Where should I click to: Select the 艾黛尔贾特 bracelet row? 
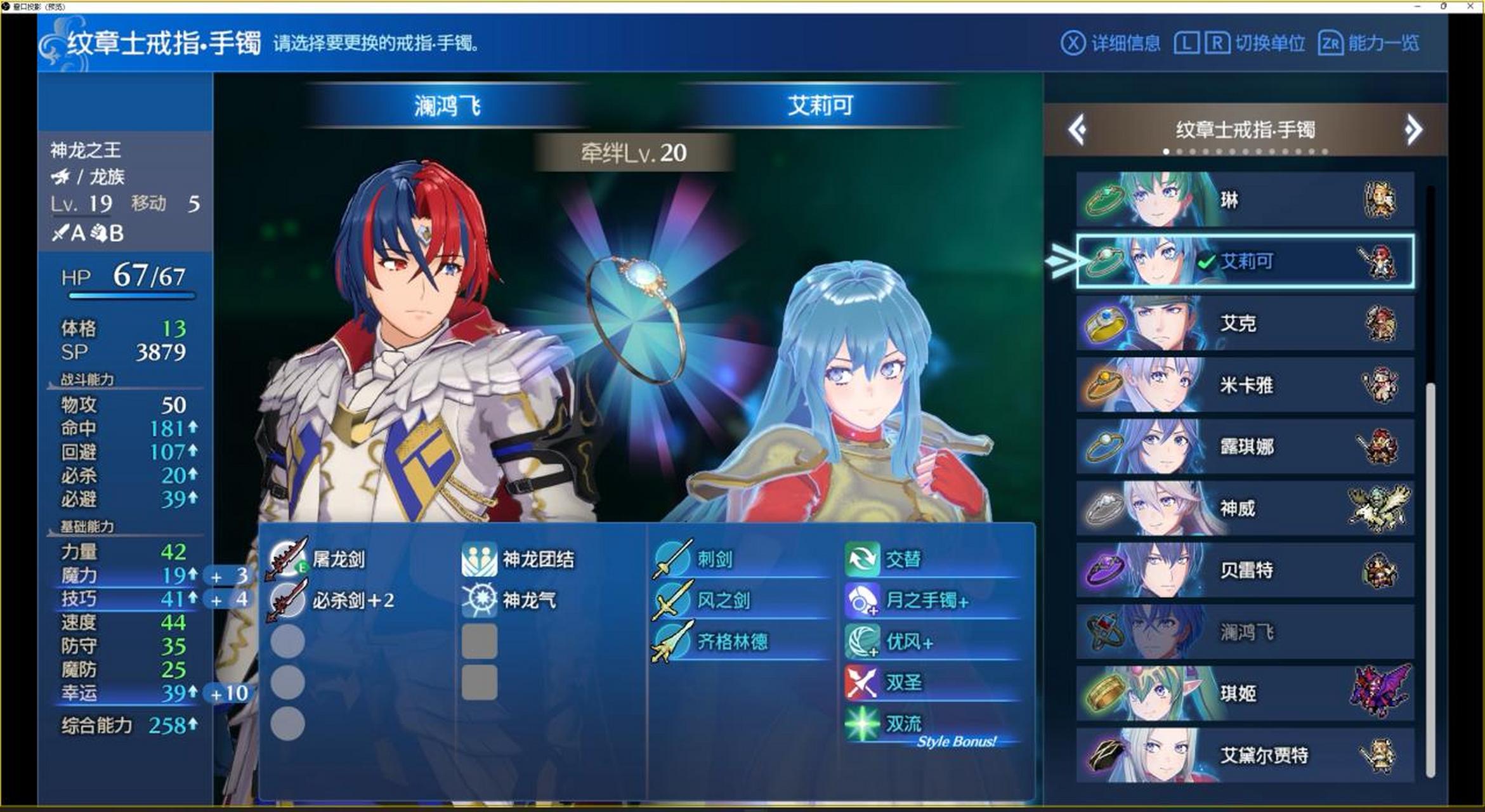point(1245,755)
